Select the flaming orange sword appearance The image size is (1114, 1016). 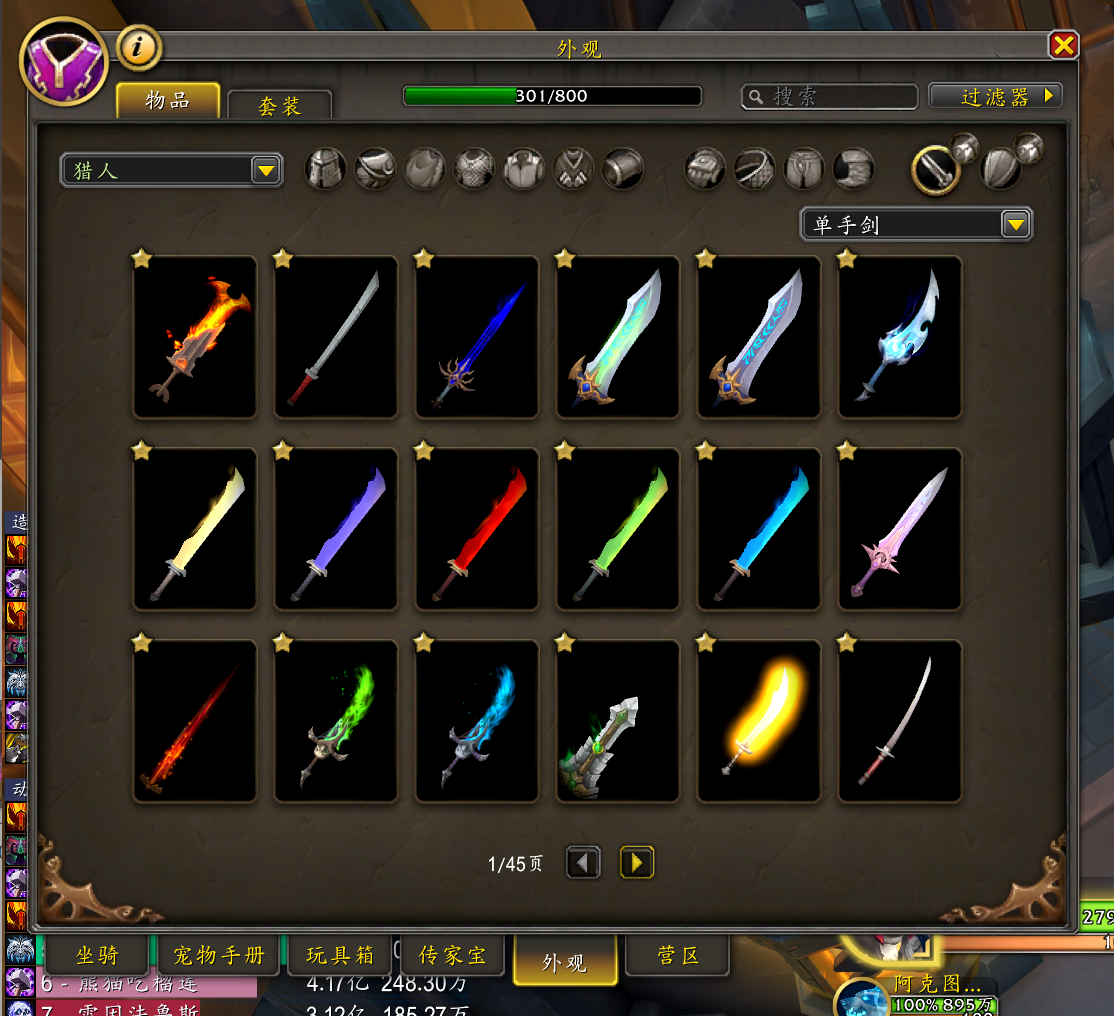coord(195,337)
